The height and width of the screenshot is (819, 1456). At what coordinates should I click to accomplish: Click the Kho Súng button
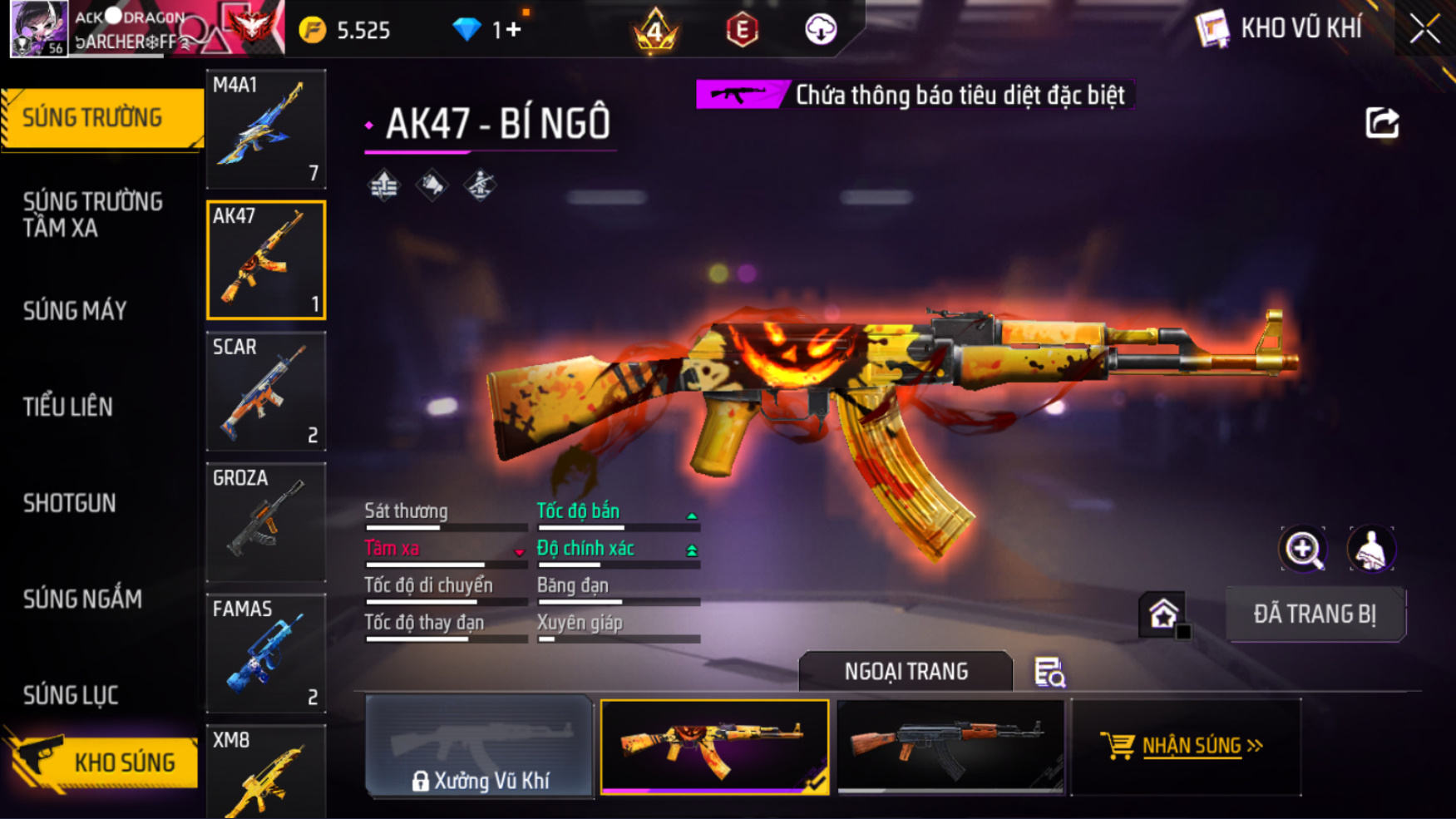pyautogui.click(x=104, y=762)
